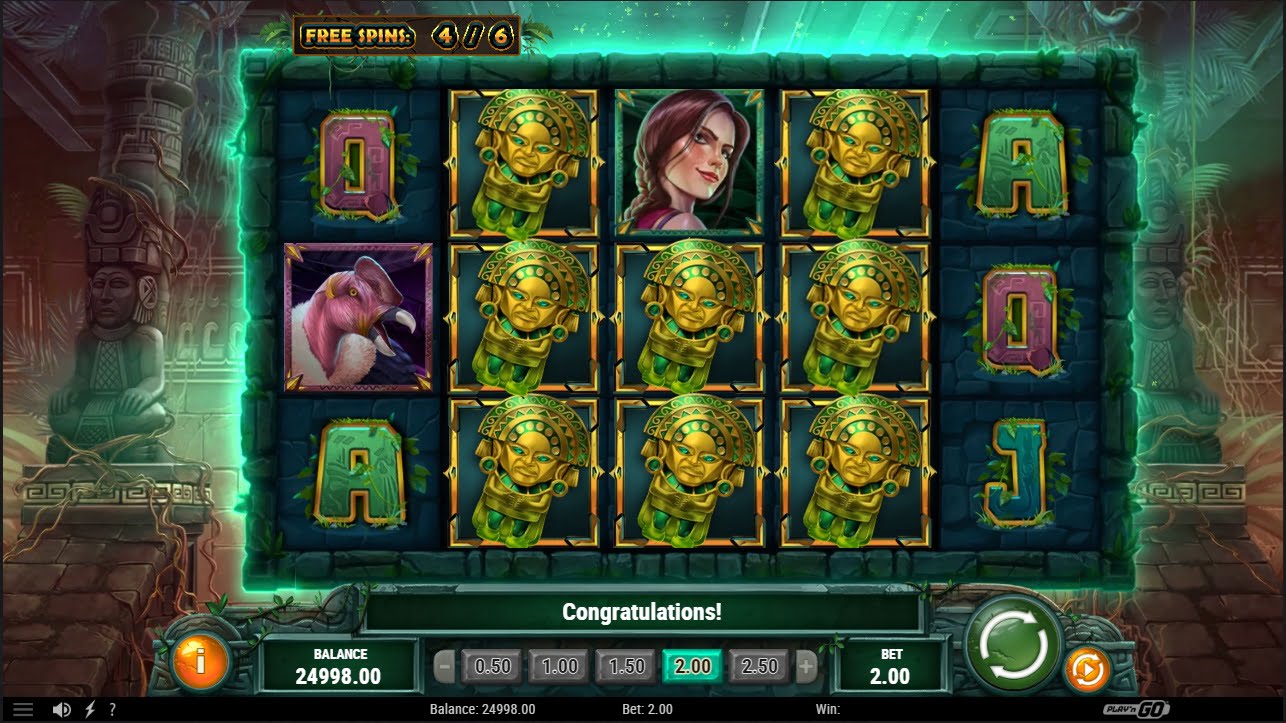Choose the 1.00 bet value

click(560, 666)
